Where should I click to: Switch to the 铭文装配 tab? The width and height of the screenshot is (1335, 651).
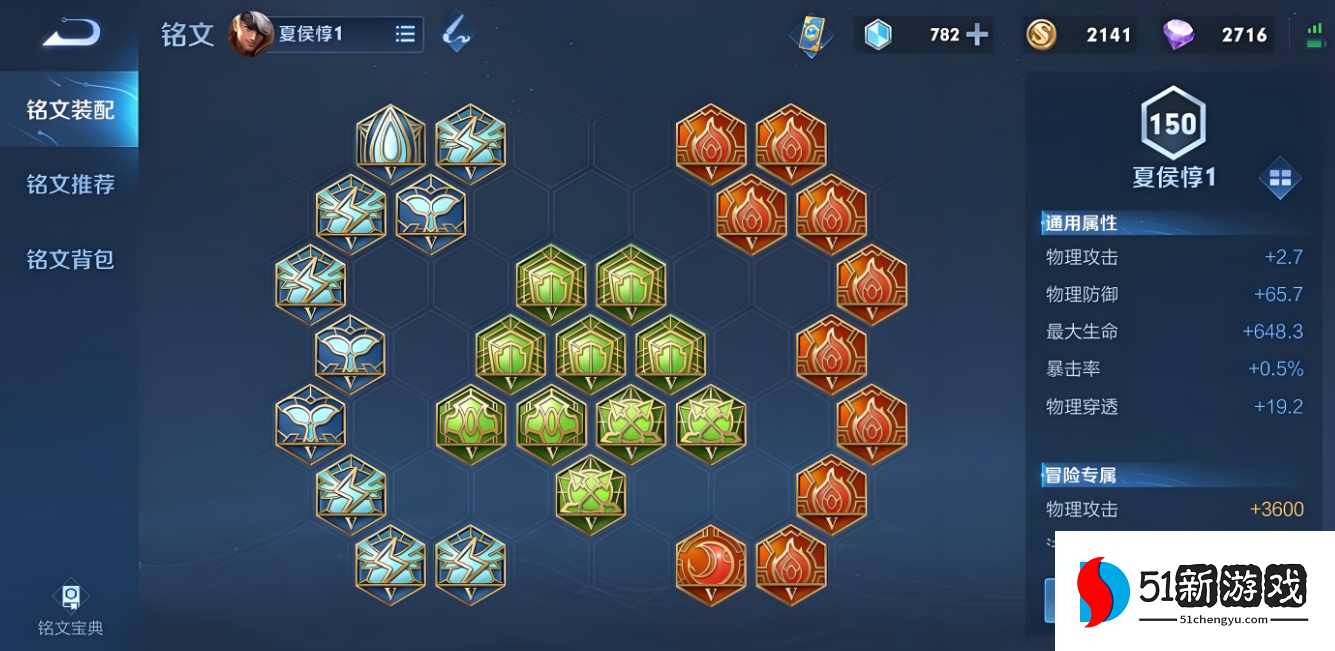pyautogui.click(x=70, y=109)
